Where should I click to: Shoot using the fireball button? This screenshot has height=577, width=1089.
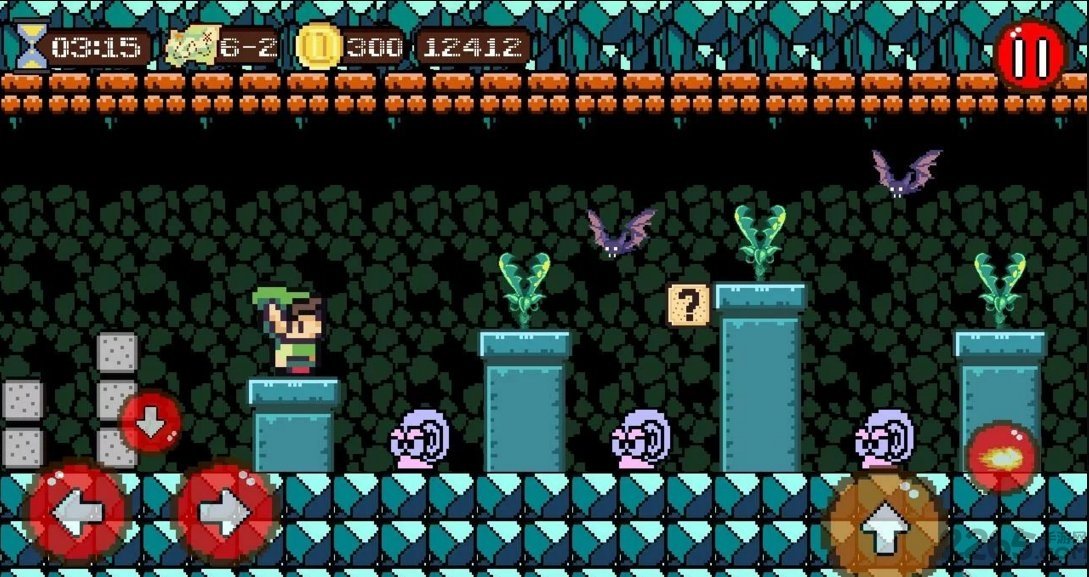pos(1002,458)
